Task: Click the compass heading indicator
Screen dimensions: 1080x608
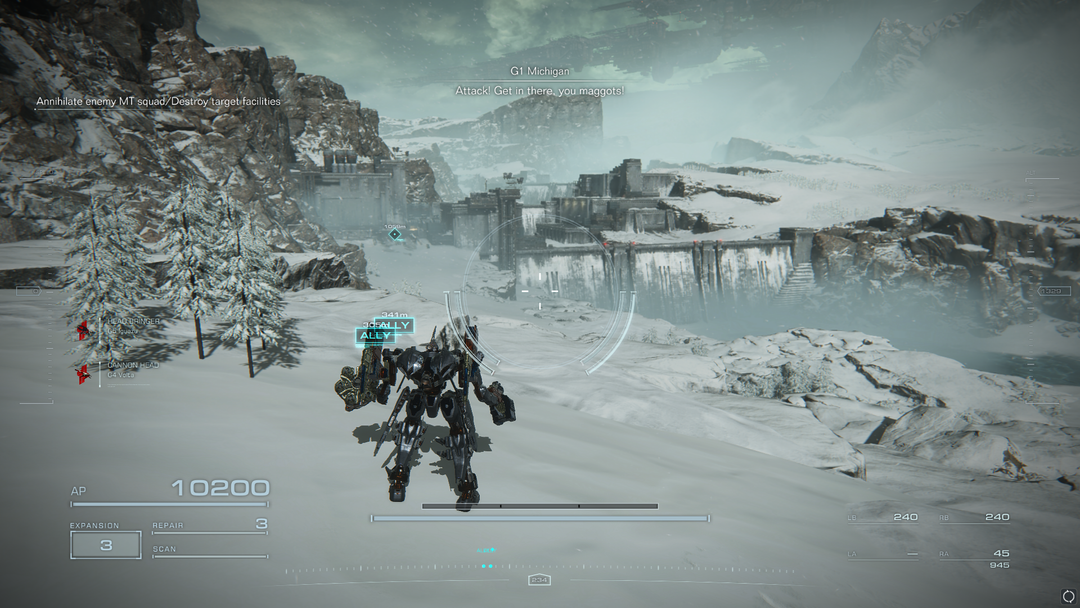Action: tap(540, 580)
